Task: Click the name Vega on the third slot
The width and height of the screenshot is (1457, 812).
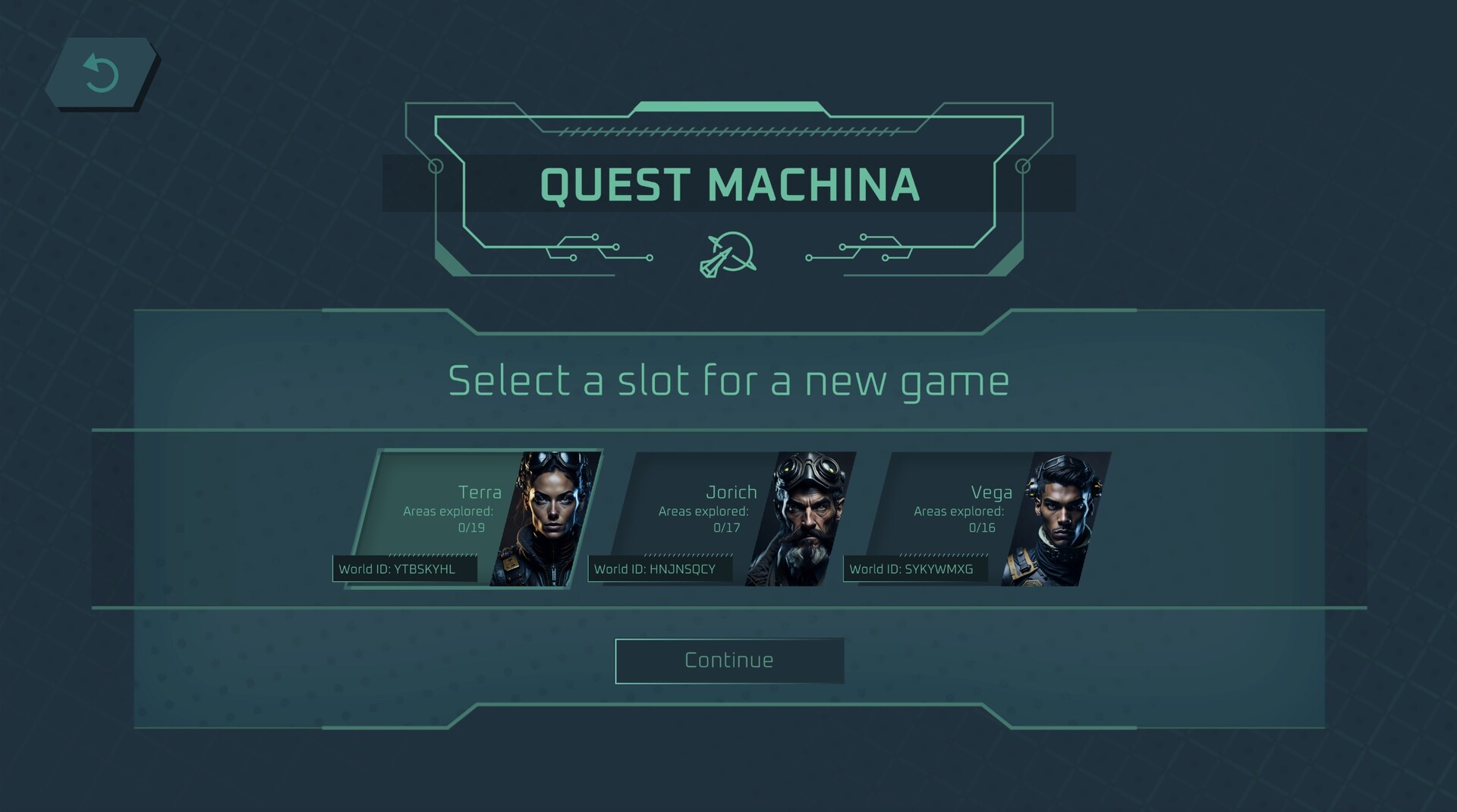Action: click(993, 492)
